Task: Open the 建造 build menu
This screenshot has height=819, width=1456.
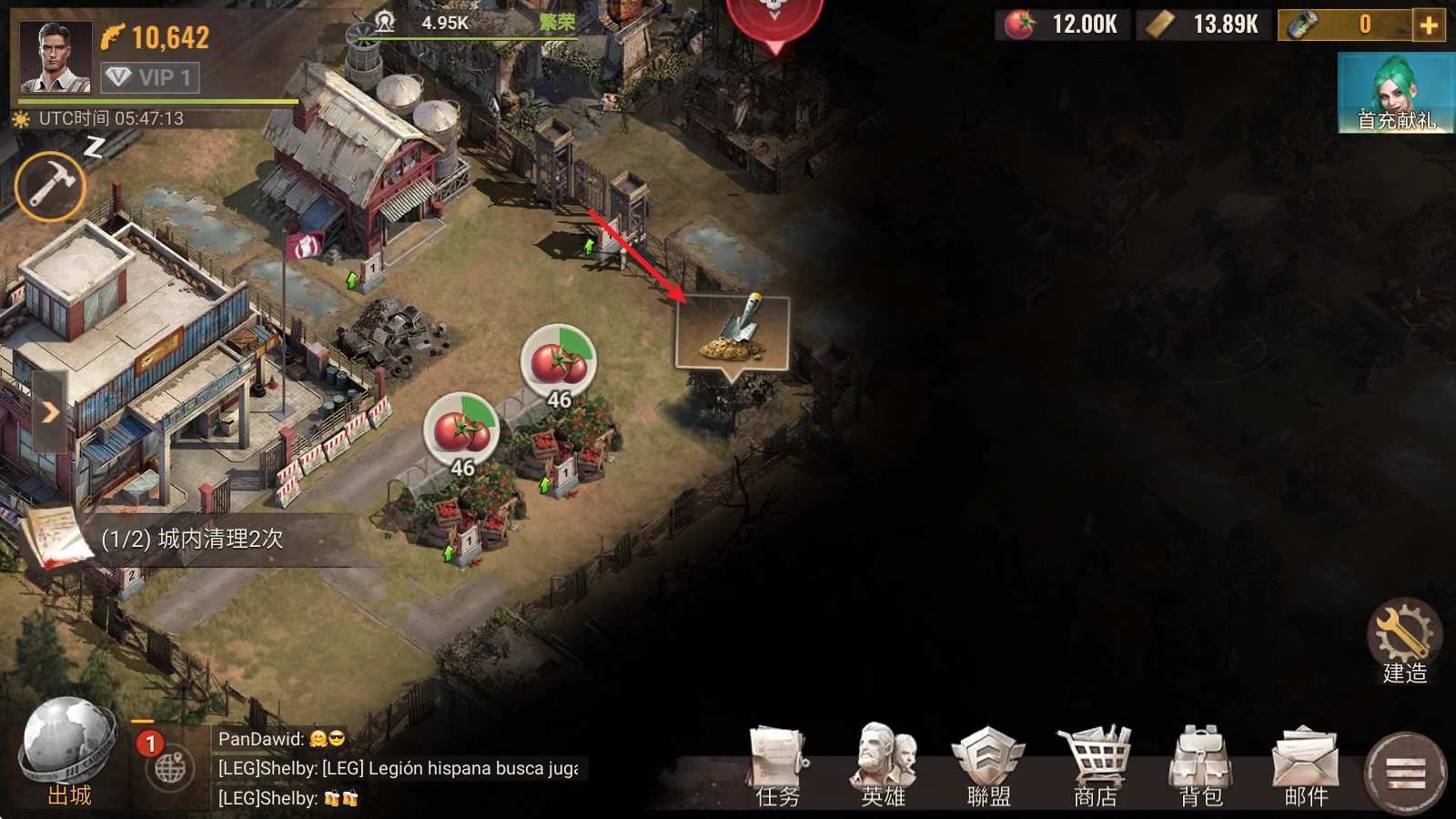Action: [x=1404, y=642]
